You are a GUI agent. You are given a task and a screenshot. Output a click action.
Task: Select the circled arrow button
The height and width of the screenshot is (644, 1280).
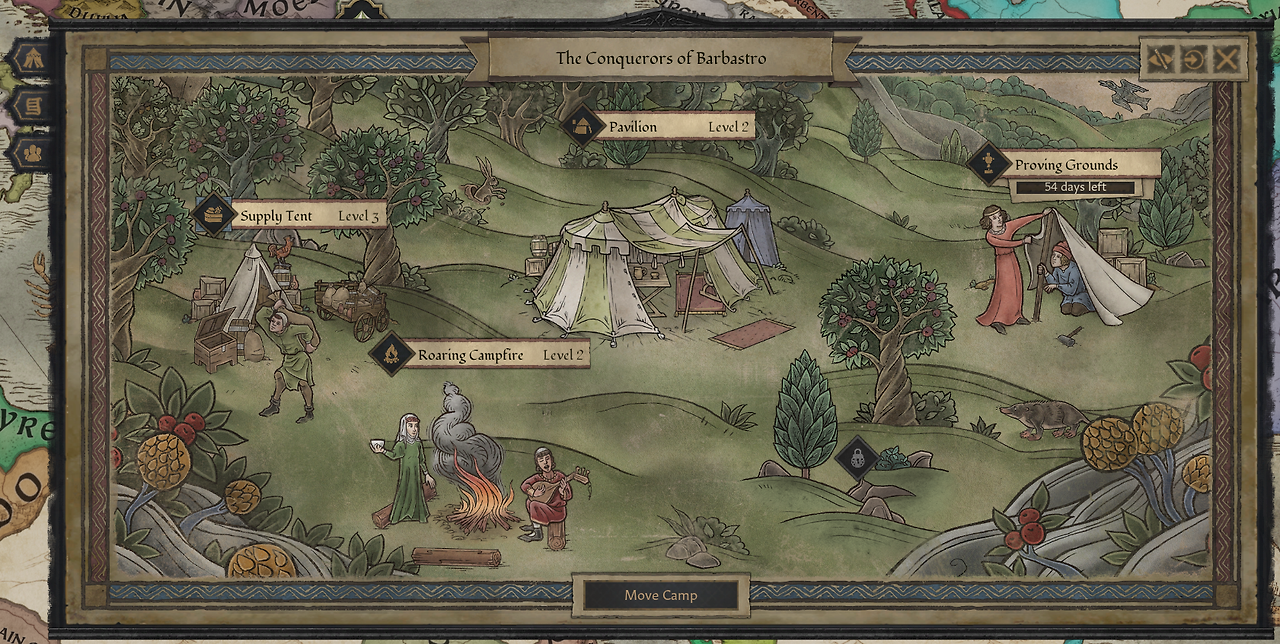1193,59
